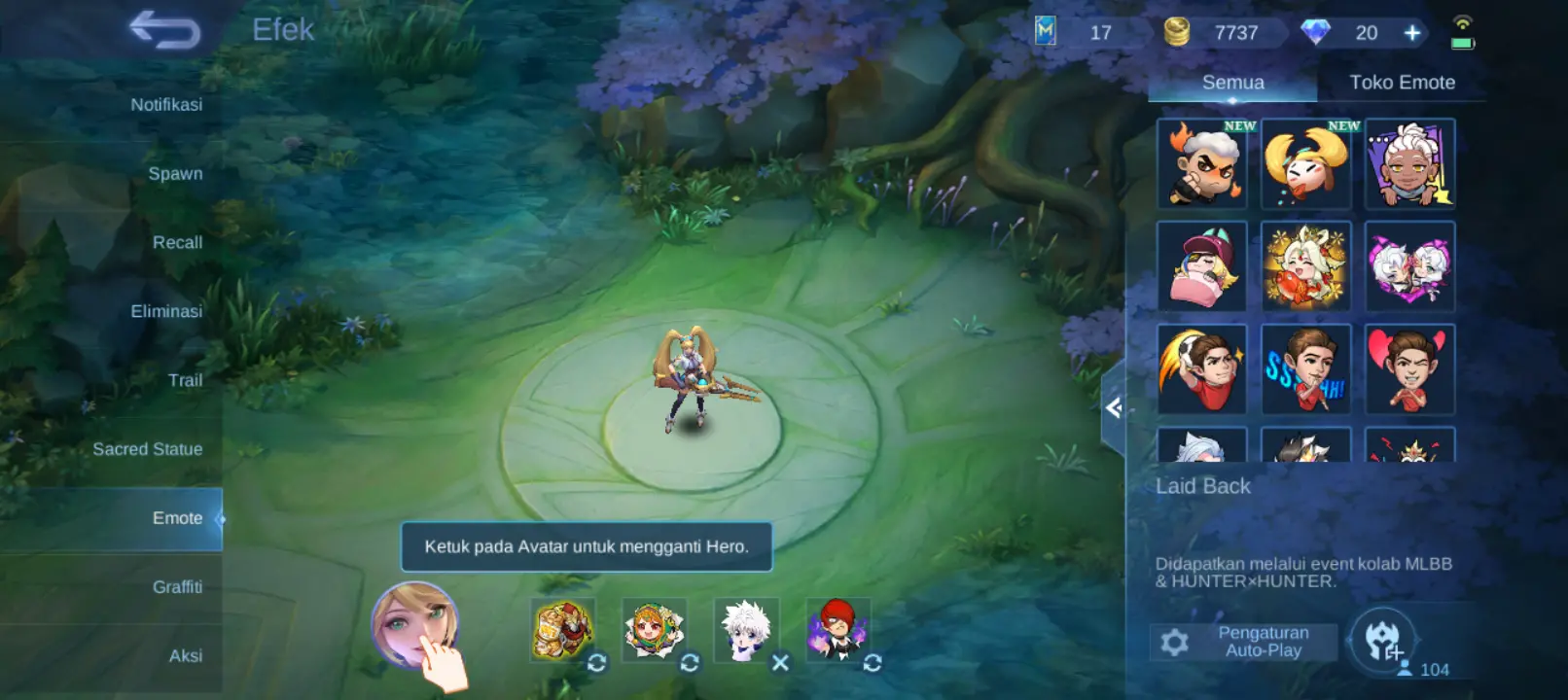The image size is (1568, 700).
Task: Show the Semua emote tab
Action: pyautogui.click(x=1232, y=83)
